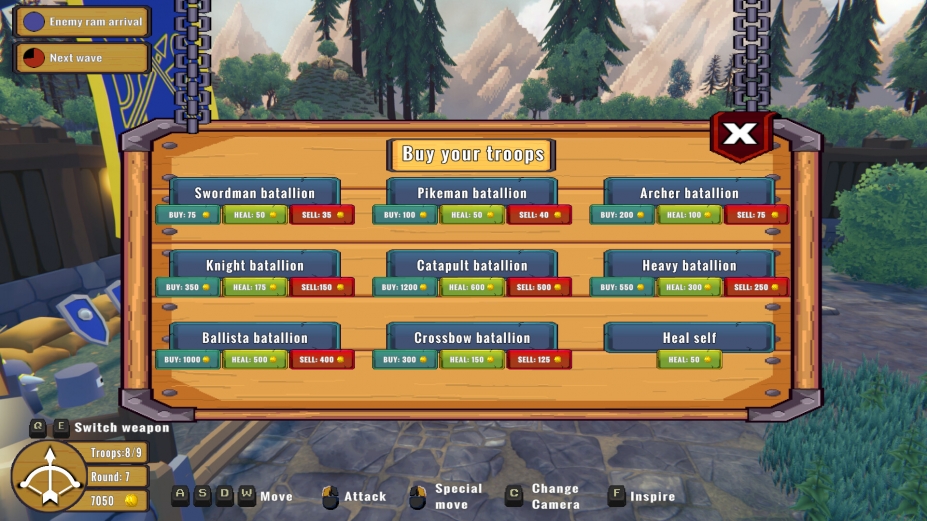Close the Buy your troops shop
This screenshot has width=927, height=521.
[740, 134]
